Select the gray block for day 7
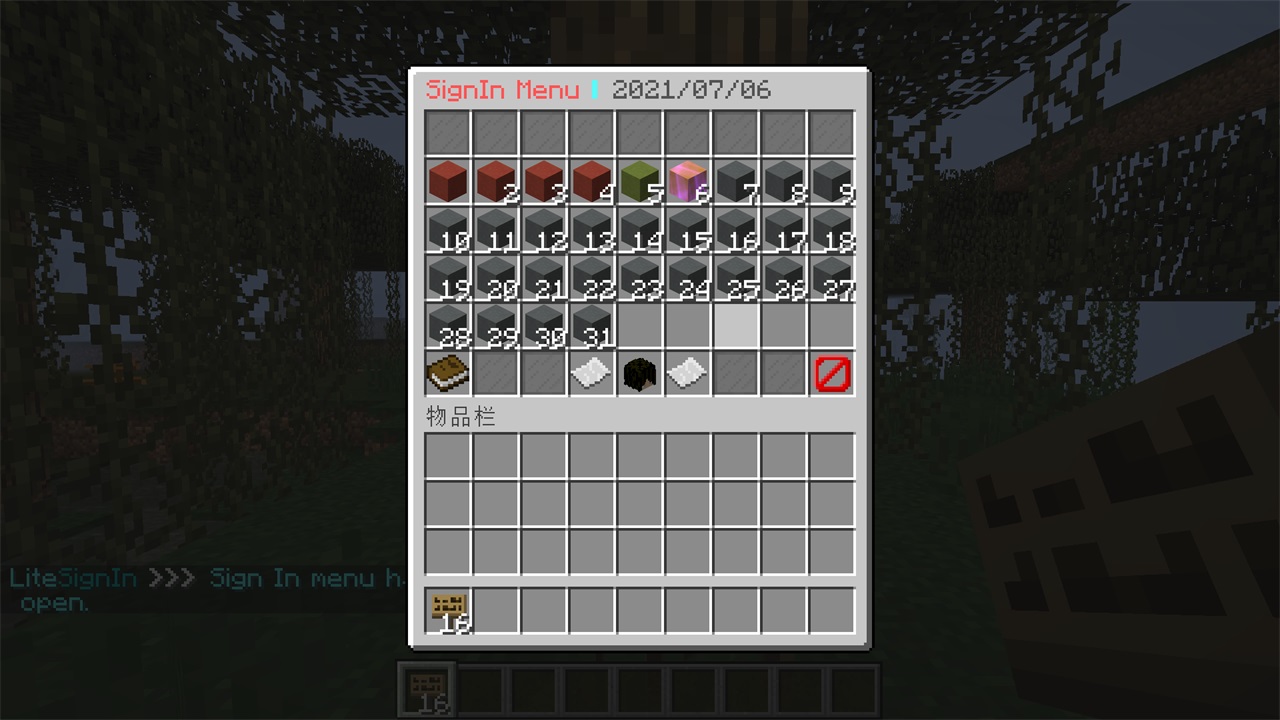The height and width of the screenshot is (720, 1280). (736, 182)
